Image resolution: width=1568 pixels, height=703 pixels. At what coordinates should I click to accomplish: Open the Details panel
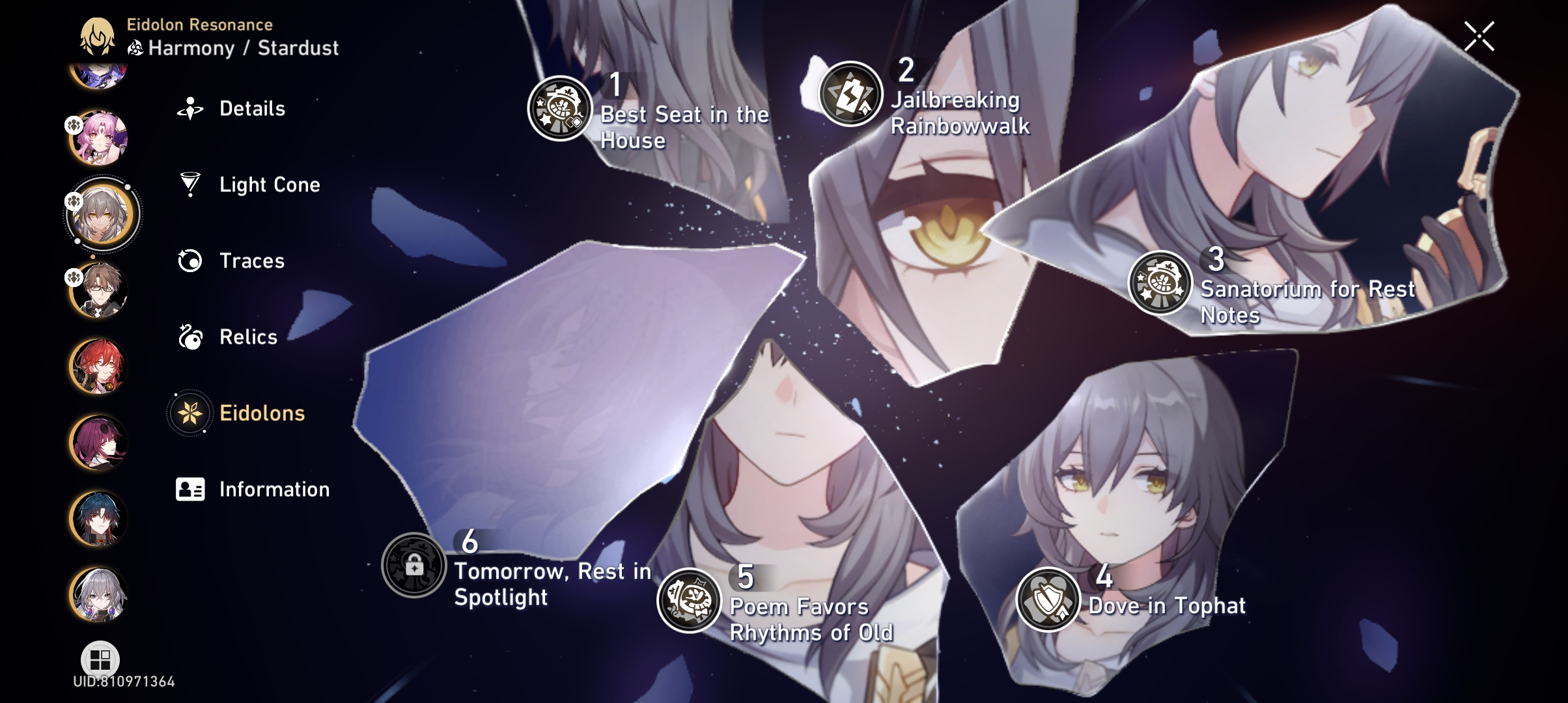pos(251,109)
